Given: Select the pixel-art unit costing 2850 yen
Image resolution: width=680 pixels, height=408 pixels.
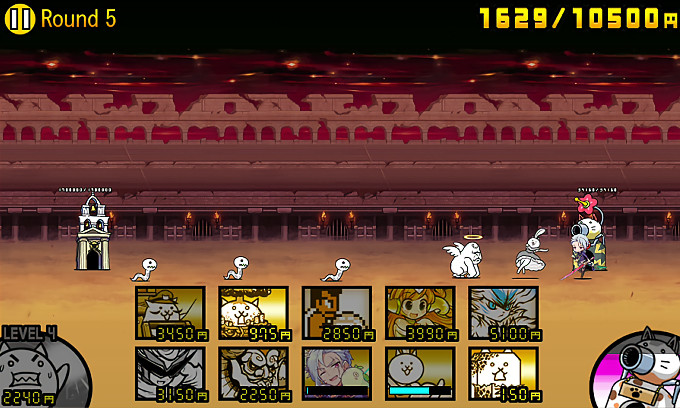Looking at the screenshot, I should [337, 313].
